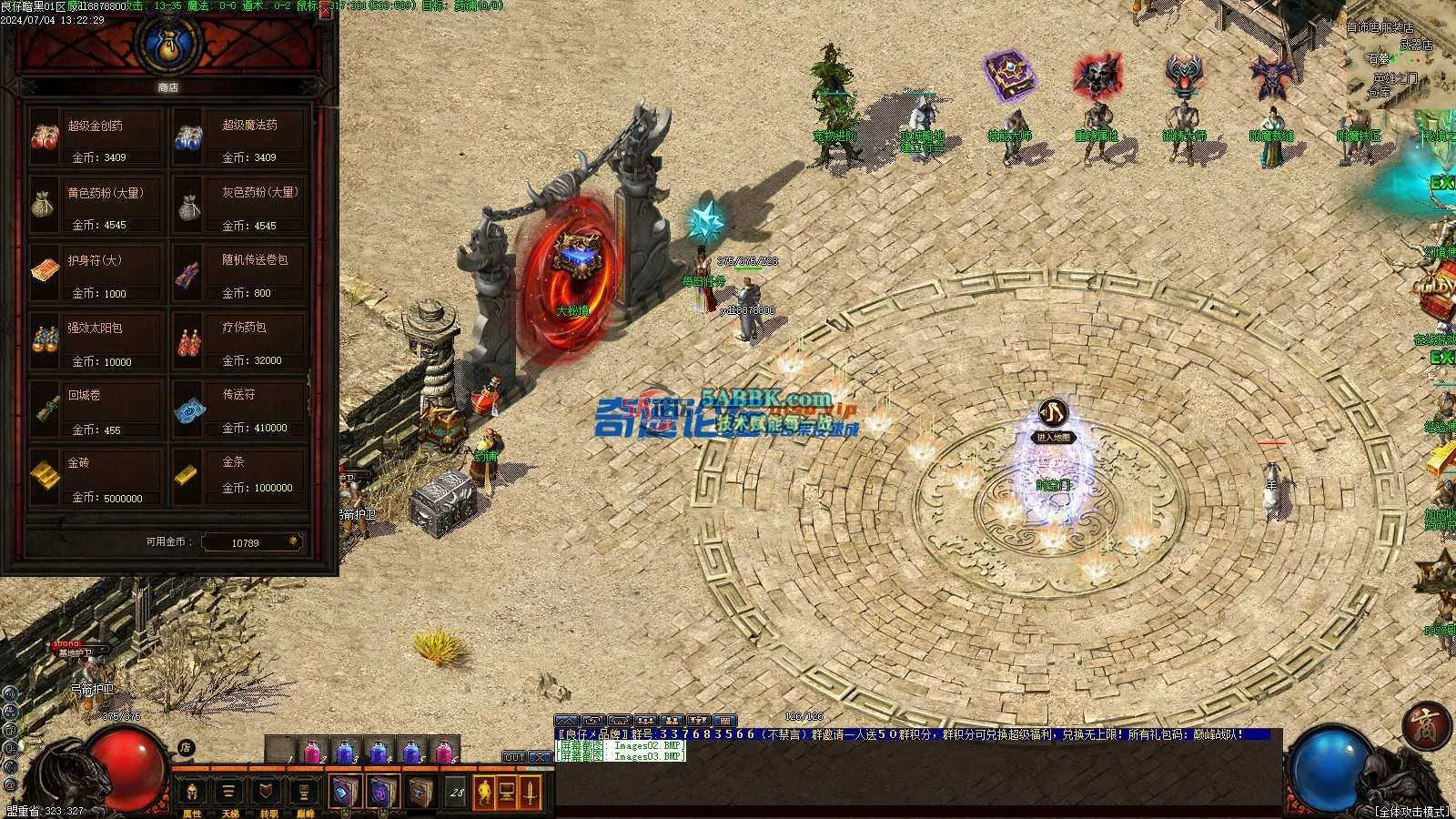Image resolution: width=1456 pixels, height=819 pixels.
Task: Close the shop panel with red X
Action: tap(325, 15)
